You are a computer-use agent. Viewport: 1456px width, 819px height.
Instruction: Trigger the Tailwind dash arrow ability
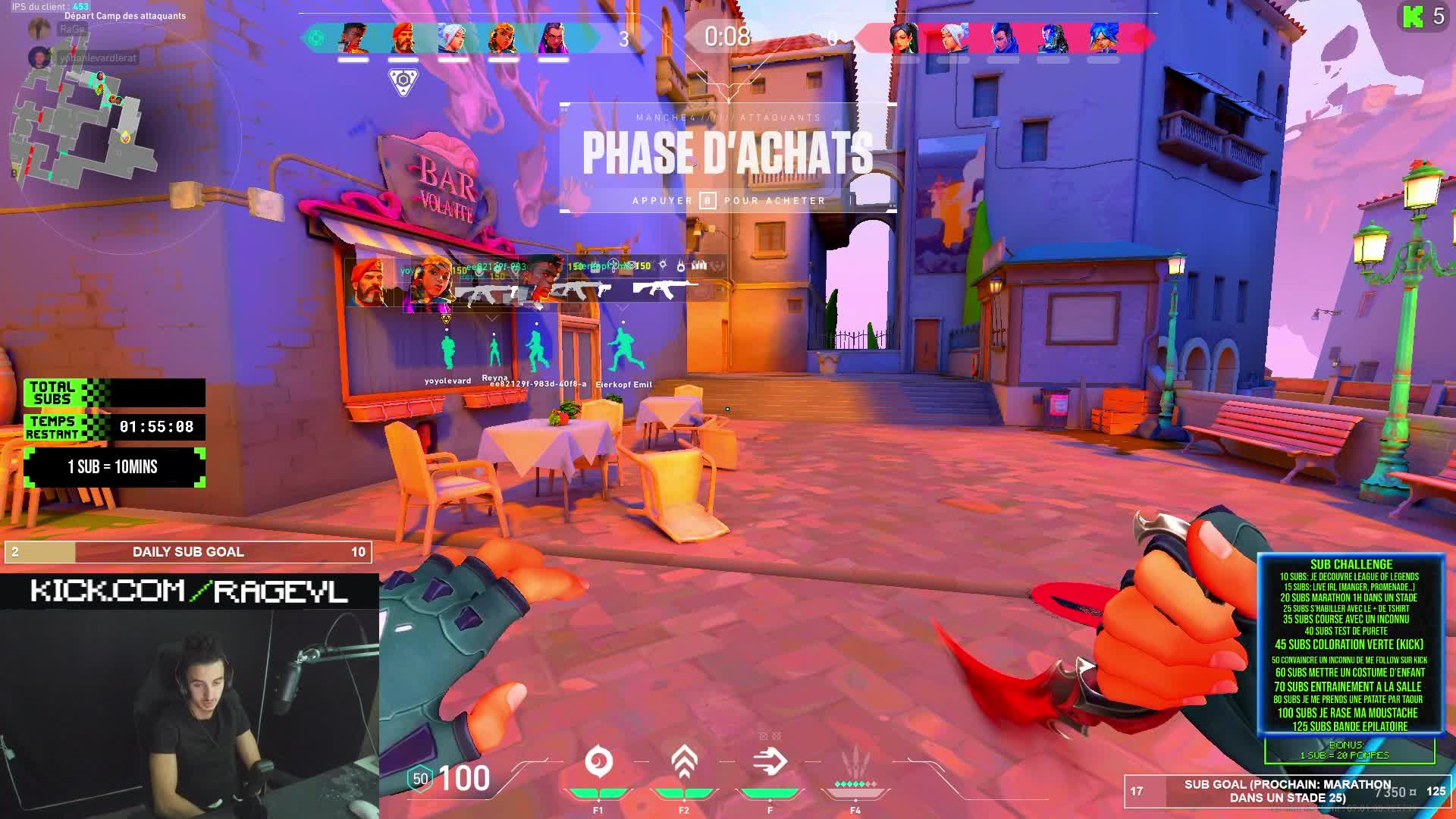point(770,762)
